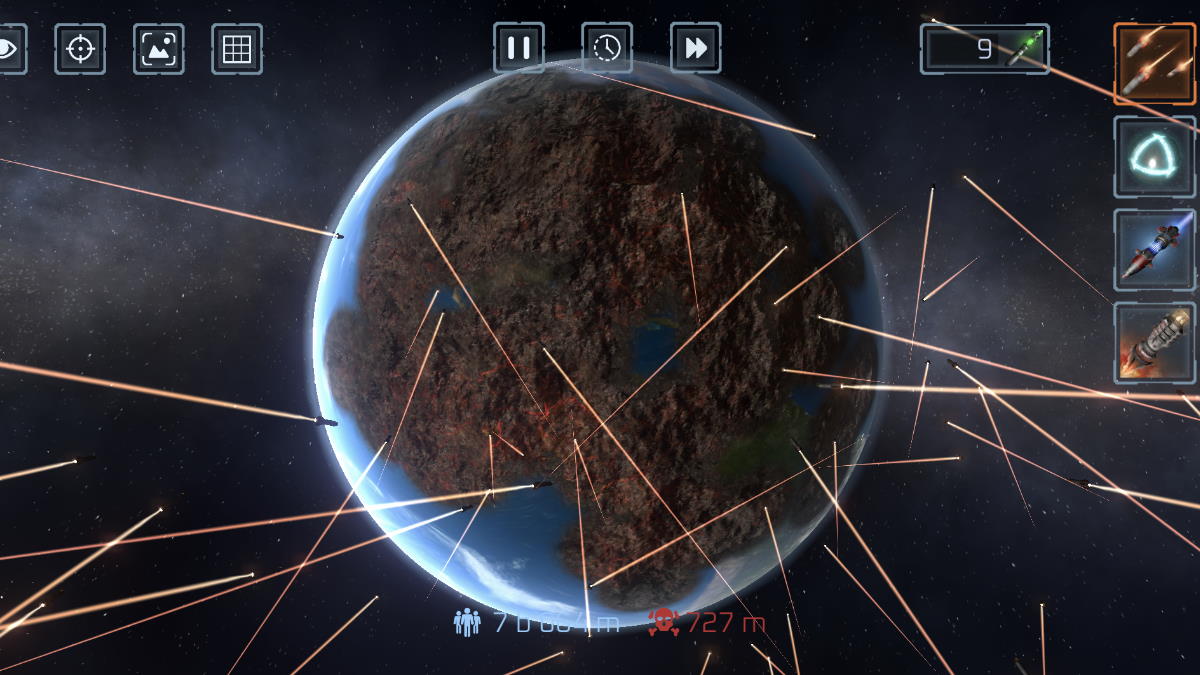Take a screenshot with the photo button
1200x675 pixels.
point(158,48)
